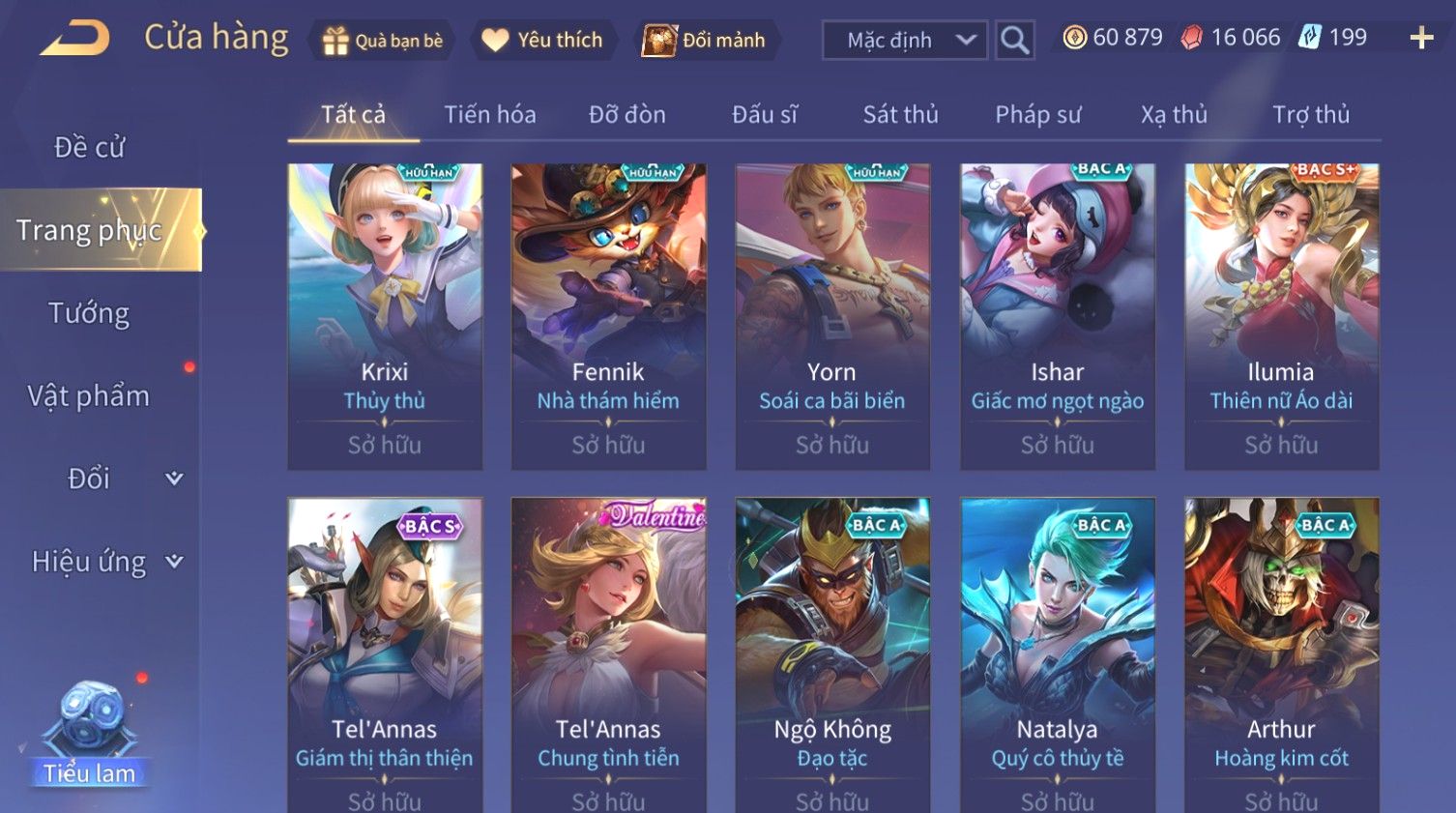1456x813 pixels.
Task: Go back using the arrow button
Action: pos(75,39)
